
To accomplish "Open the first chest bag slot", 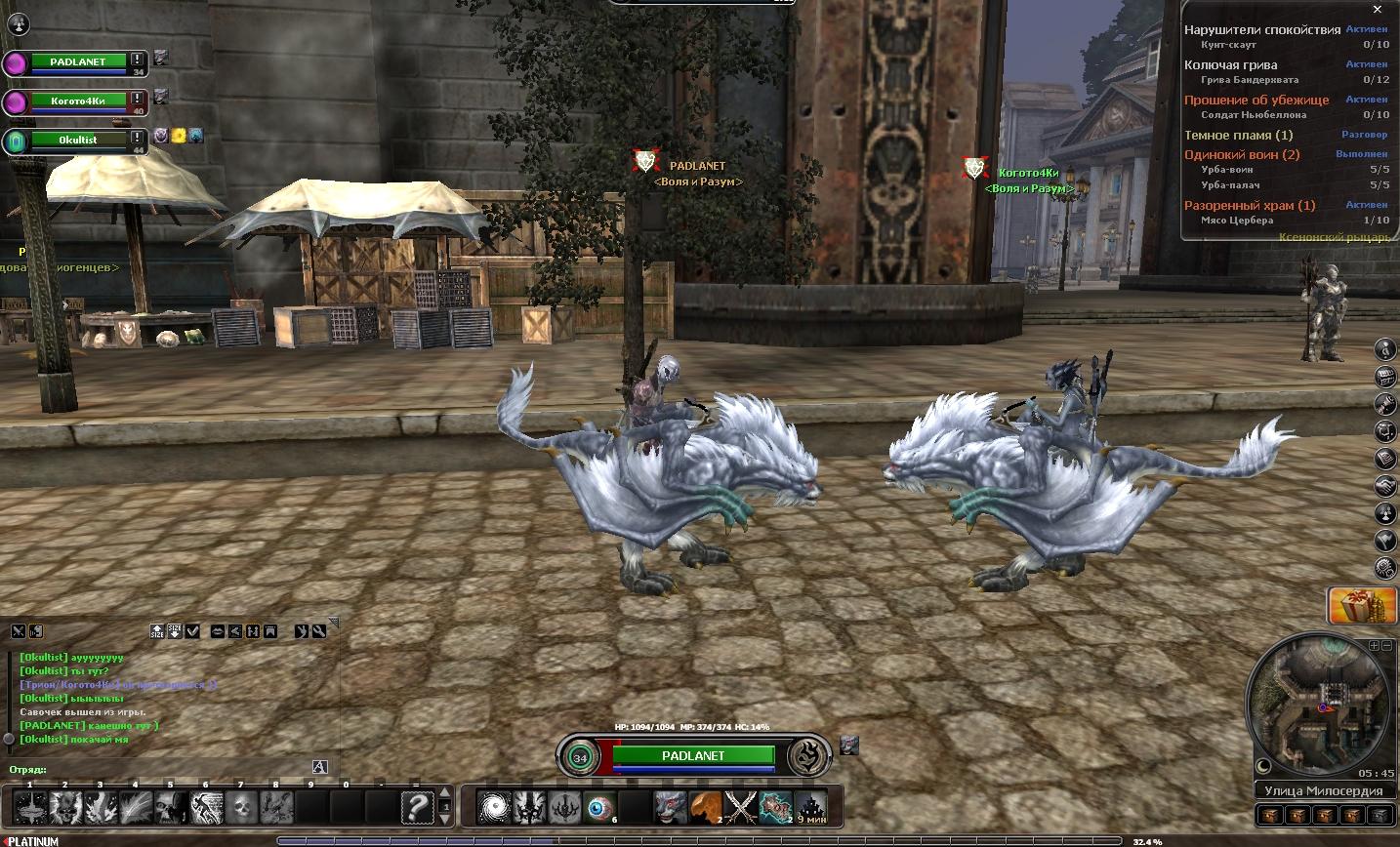I will [x=1270, y=816].
